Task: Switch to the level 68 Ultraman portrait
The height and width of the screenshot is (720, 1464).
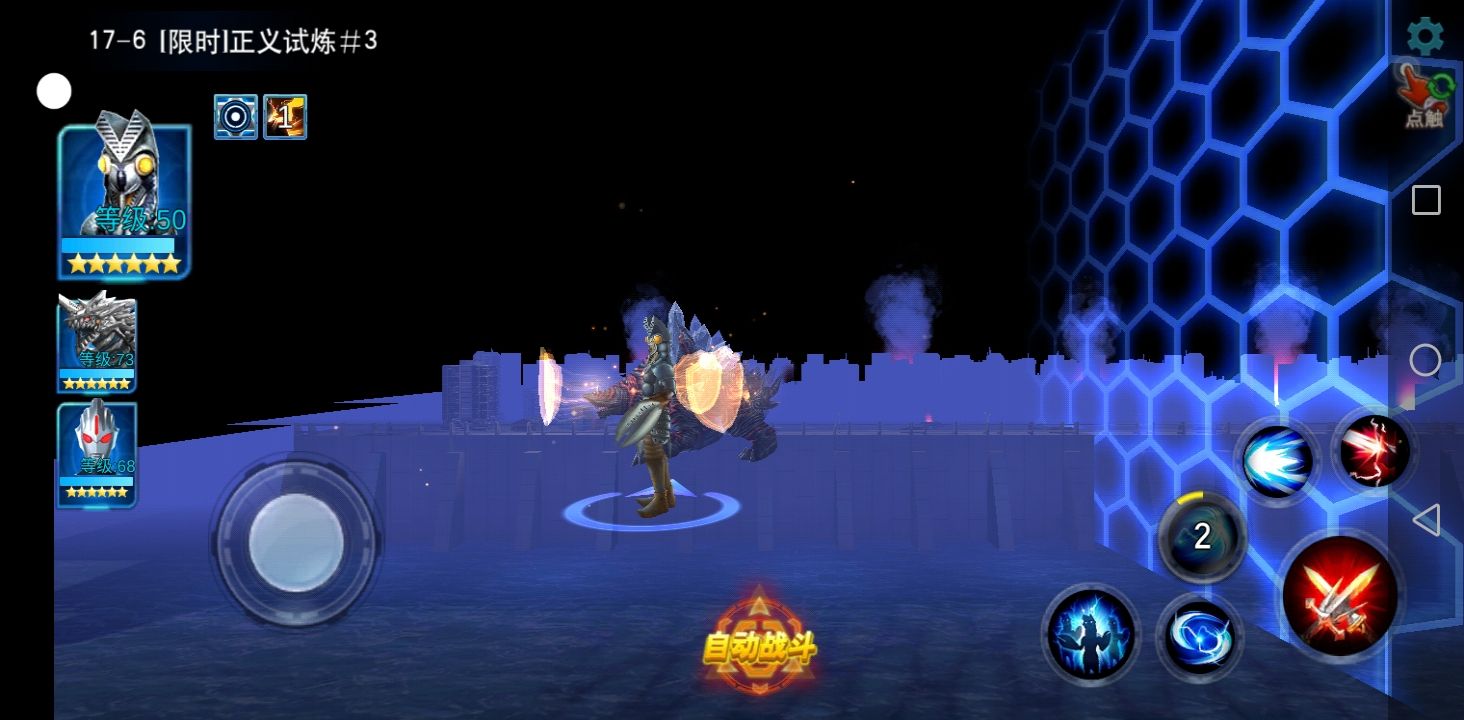Action: coord(97,454)
